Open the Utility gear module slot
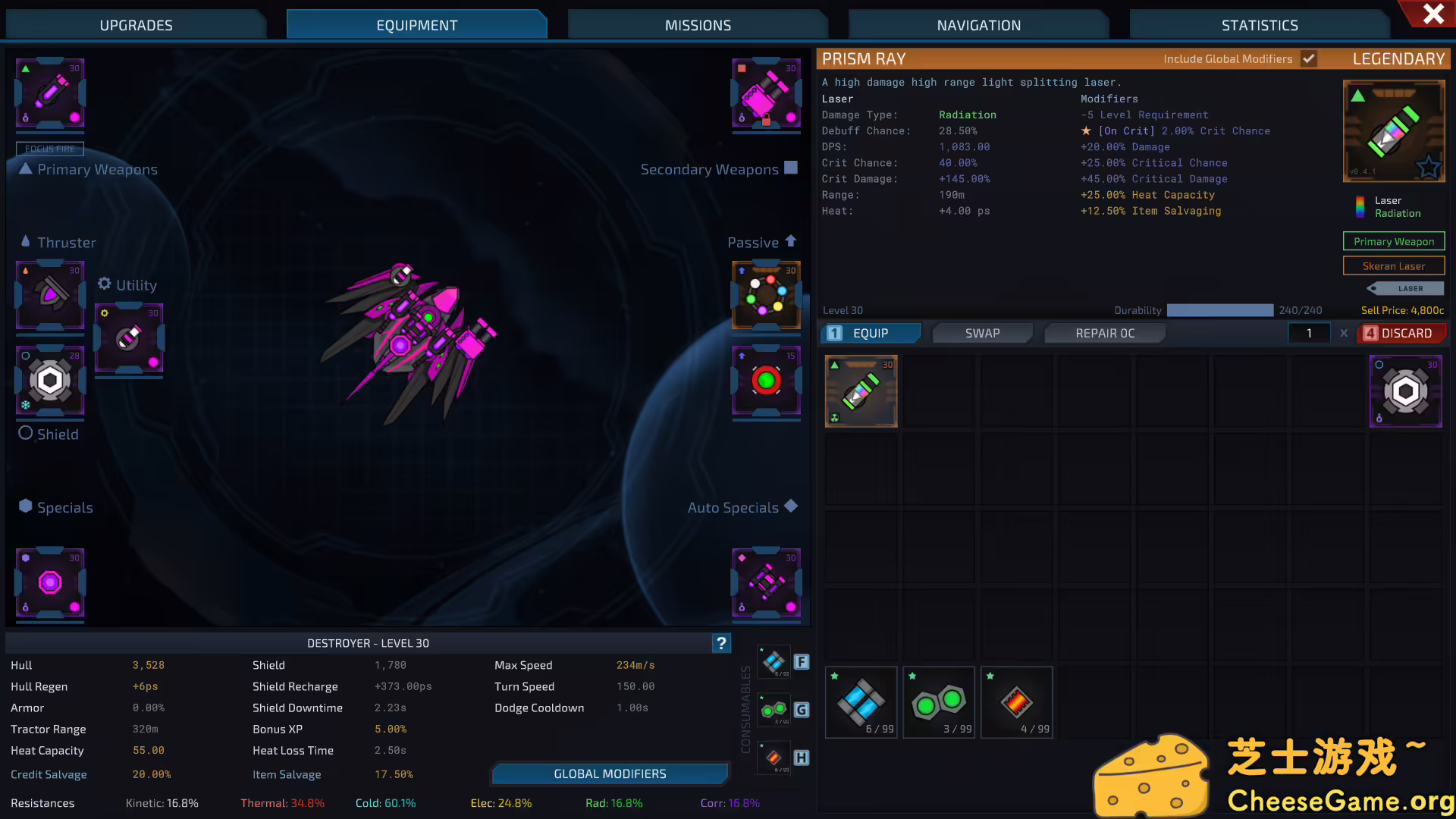The image size is (1456, 819). (128, 340)
